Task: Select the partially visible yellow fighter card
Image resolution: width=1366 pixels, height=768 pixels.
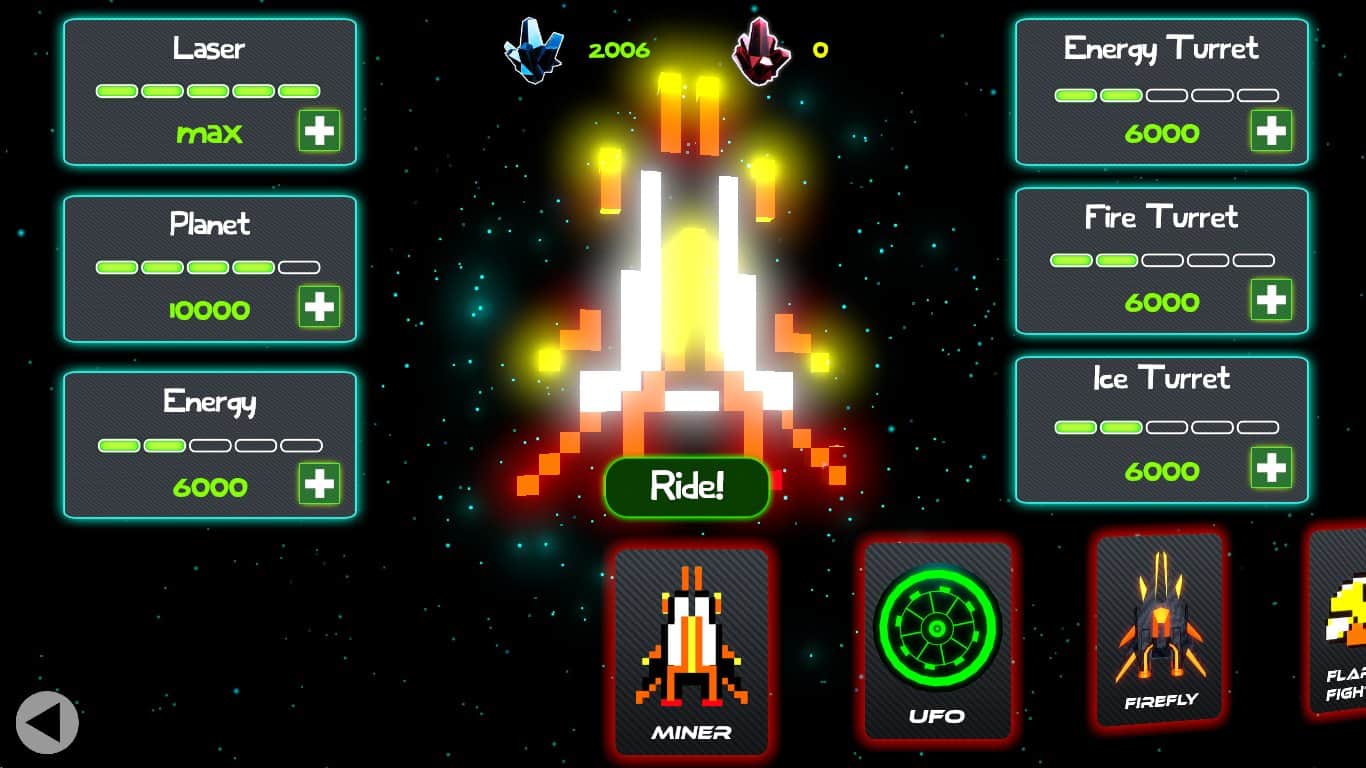Action: click(x=1341, y=620)
